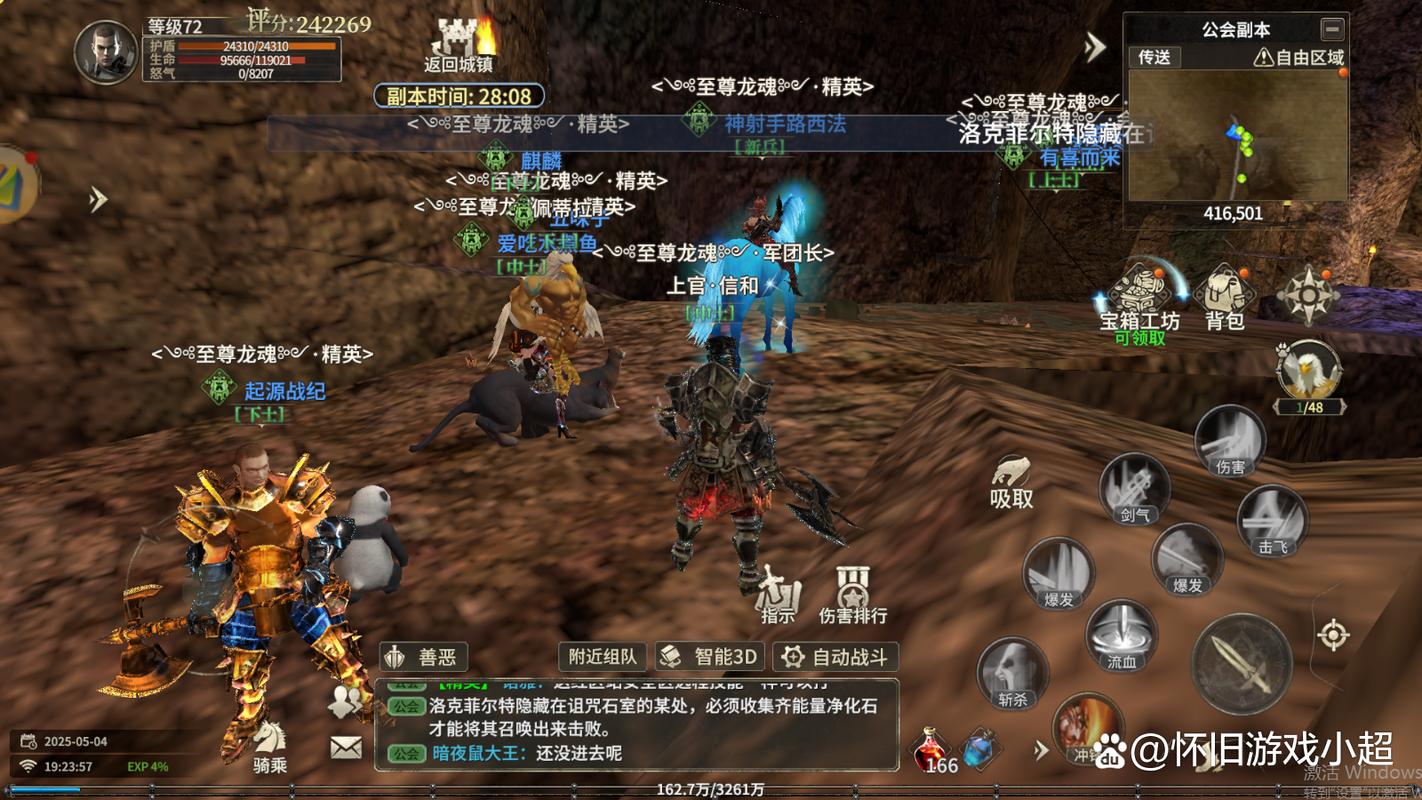
Task: Open the 宝箱工坊 treasure workshop
Action: 1139,296
